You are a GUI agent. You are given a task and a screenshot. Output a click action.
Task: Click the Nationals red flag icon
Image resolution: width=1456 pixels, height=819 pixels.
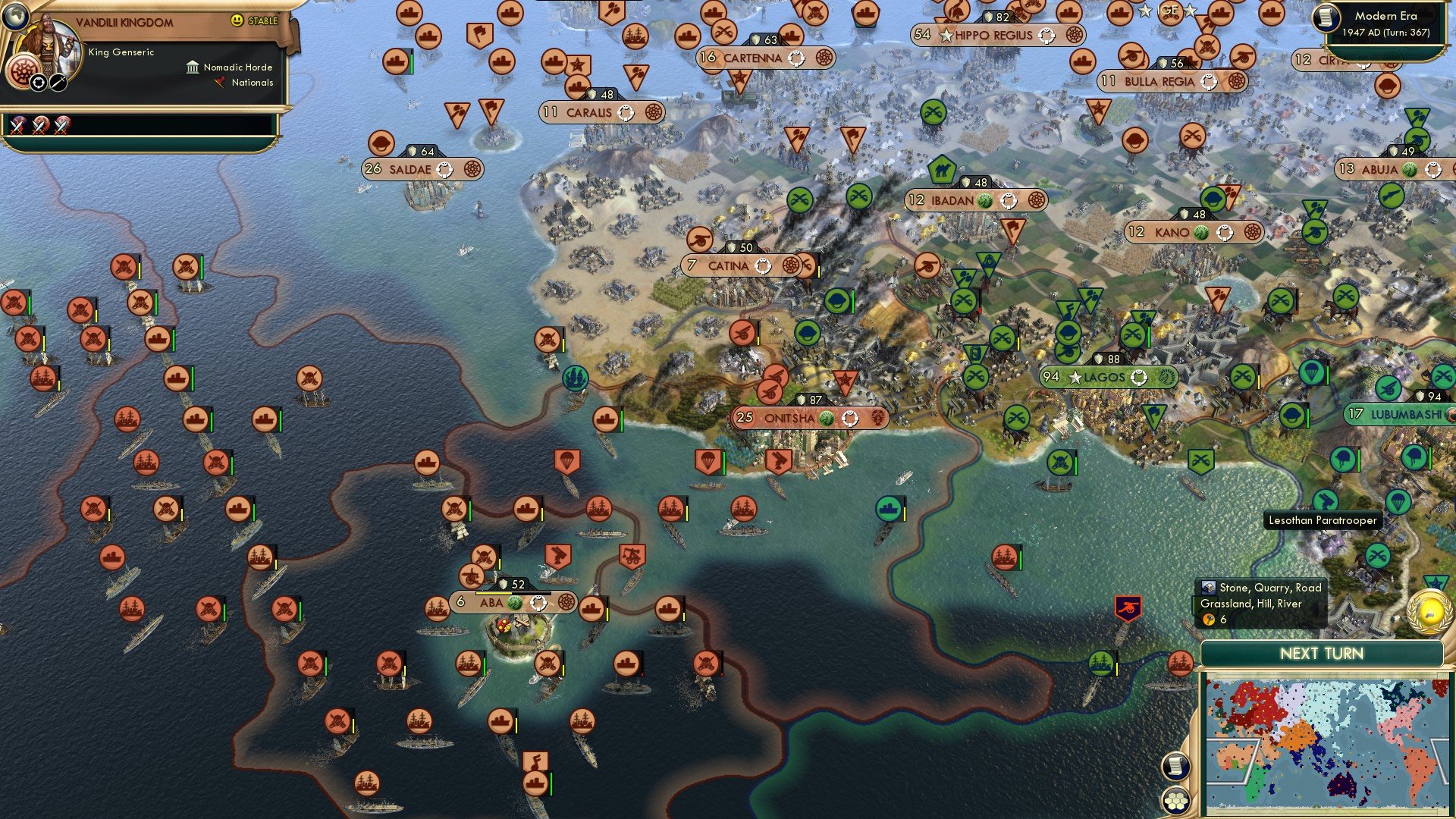[x=220, y=83]
